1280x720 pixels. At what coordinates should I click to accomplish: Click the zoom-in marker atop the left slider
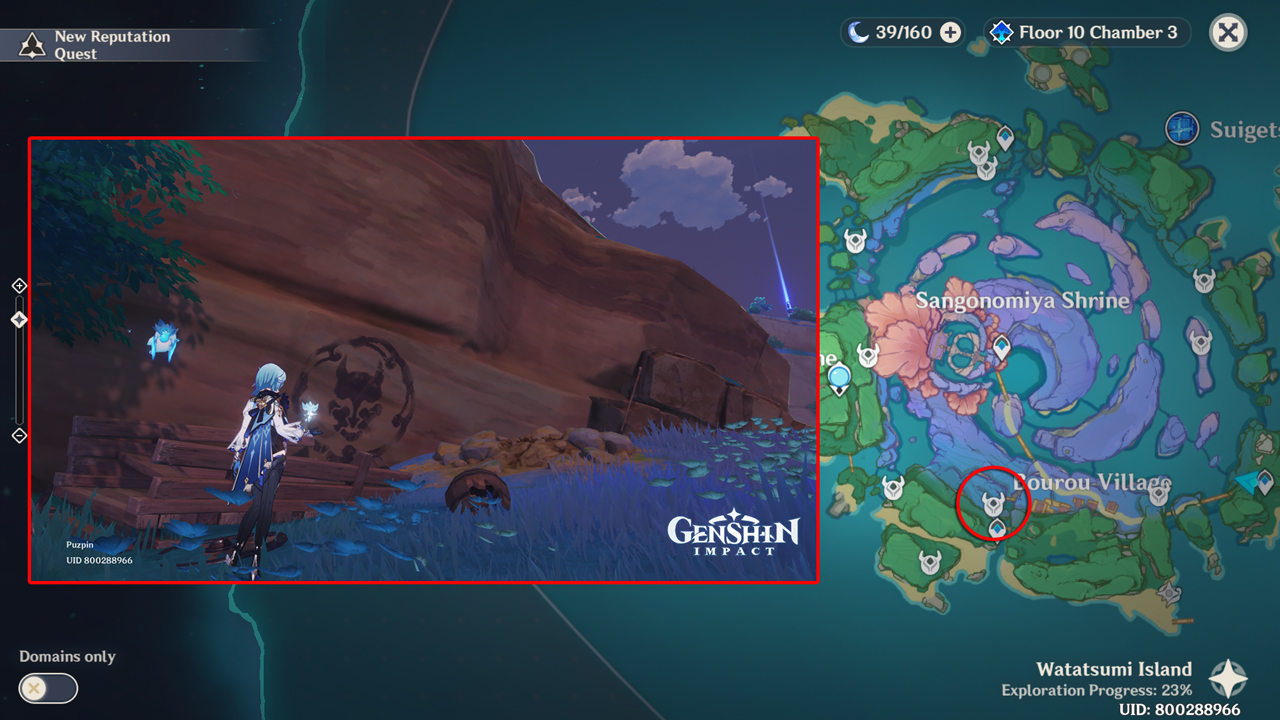tap(17, 285)
